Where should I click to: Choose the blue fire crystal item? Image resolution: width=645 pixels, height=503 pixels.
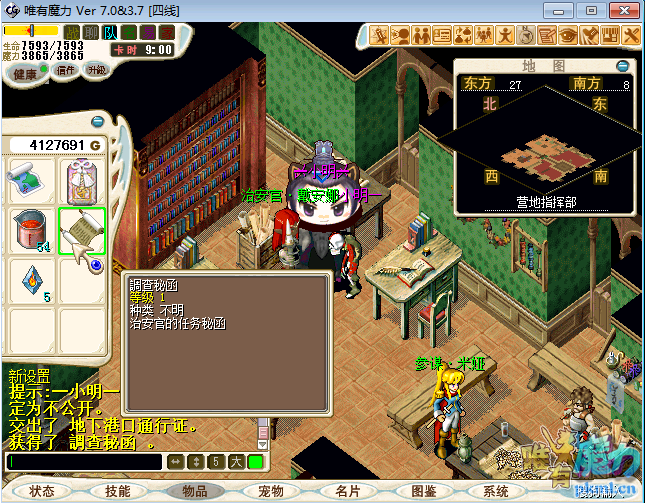click(x=32, y=281)
